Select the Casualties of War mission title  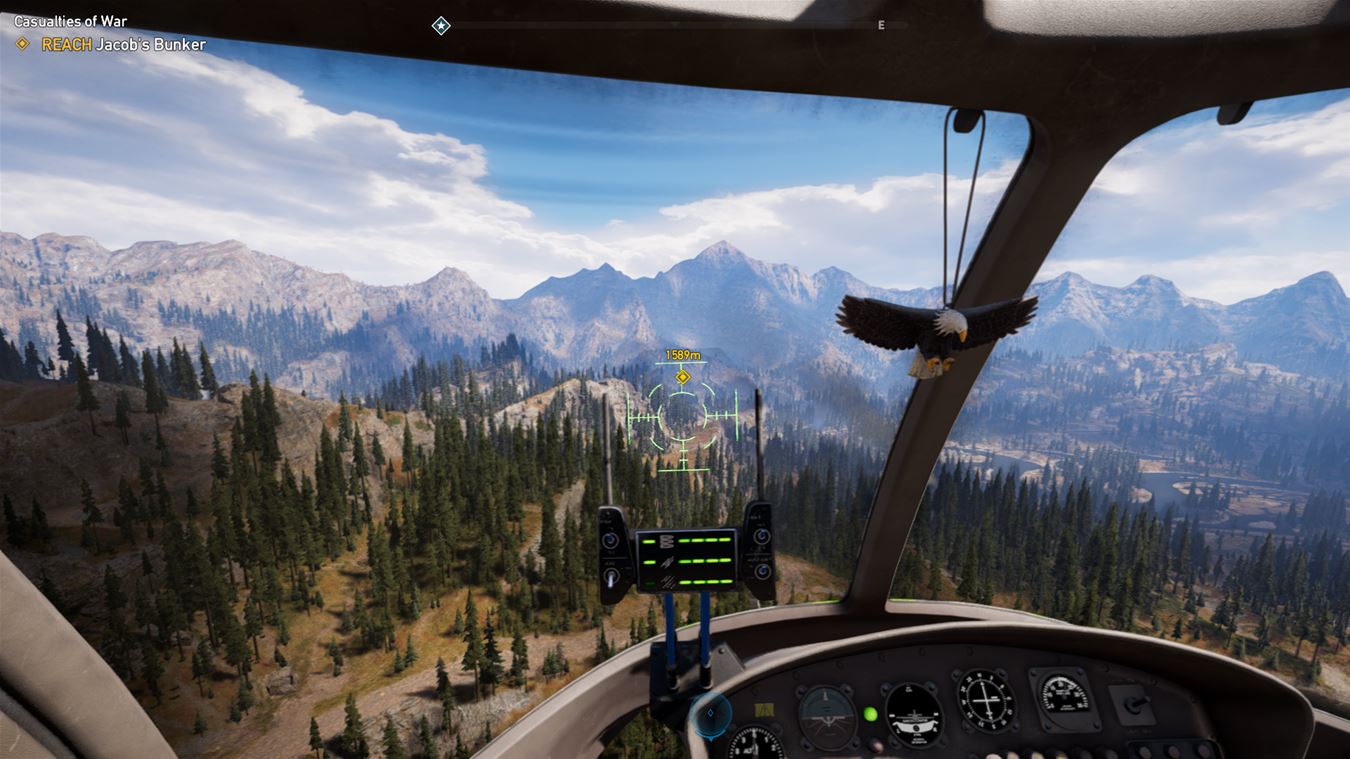click(70, 20)
